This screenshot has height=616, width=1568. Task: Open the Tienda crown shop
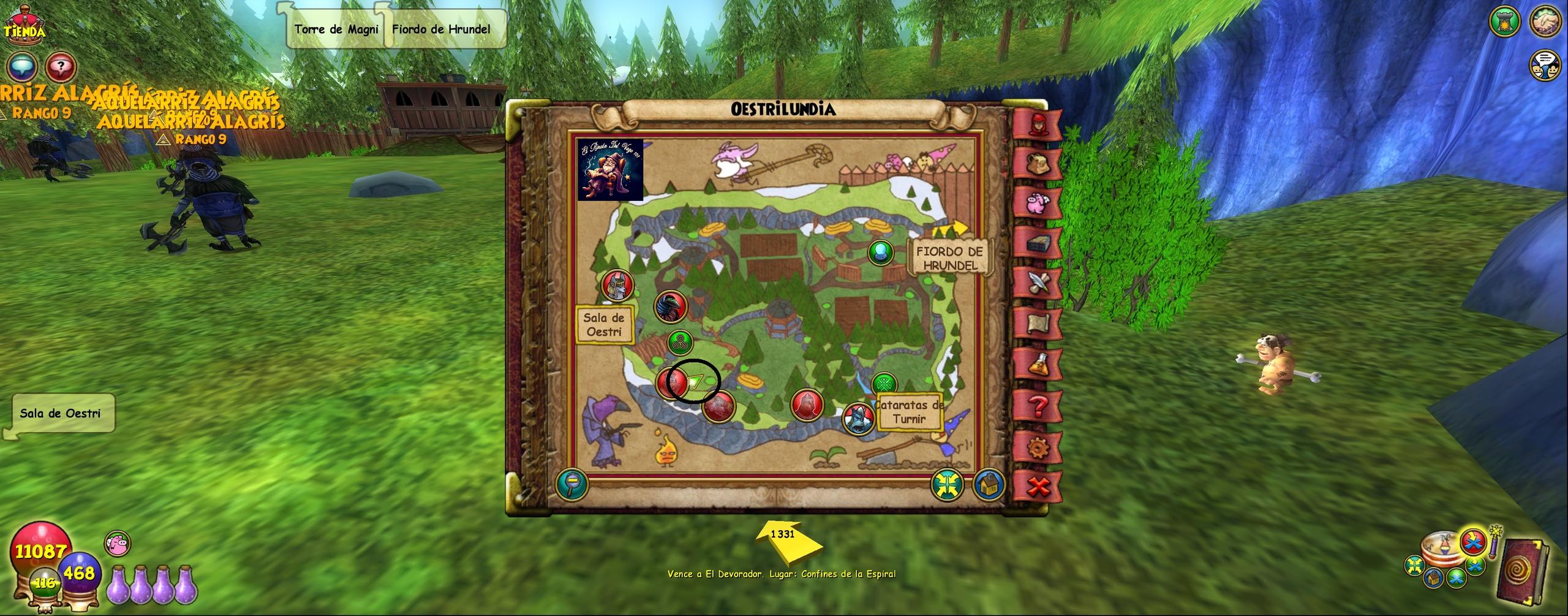[25, 26]
